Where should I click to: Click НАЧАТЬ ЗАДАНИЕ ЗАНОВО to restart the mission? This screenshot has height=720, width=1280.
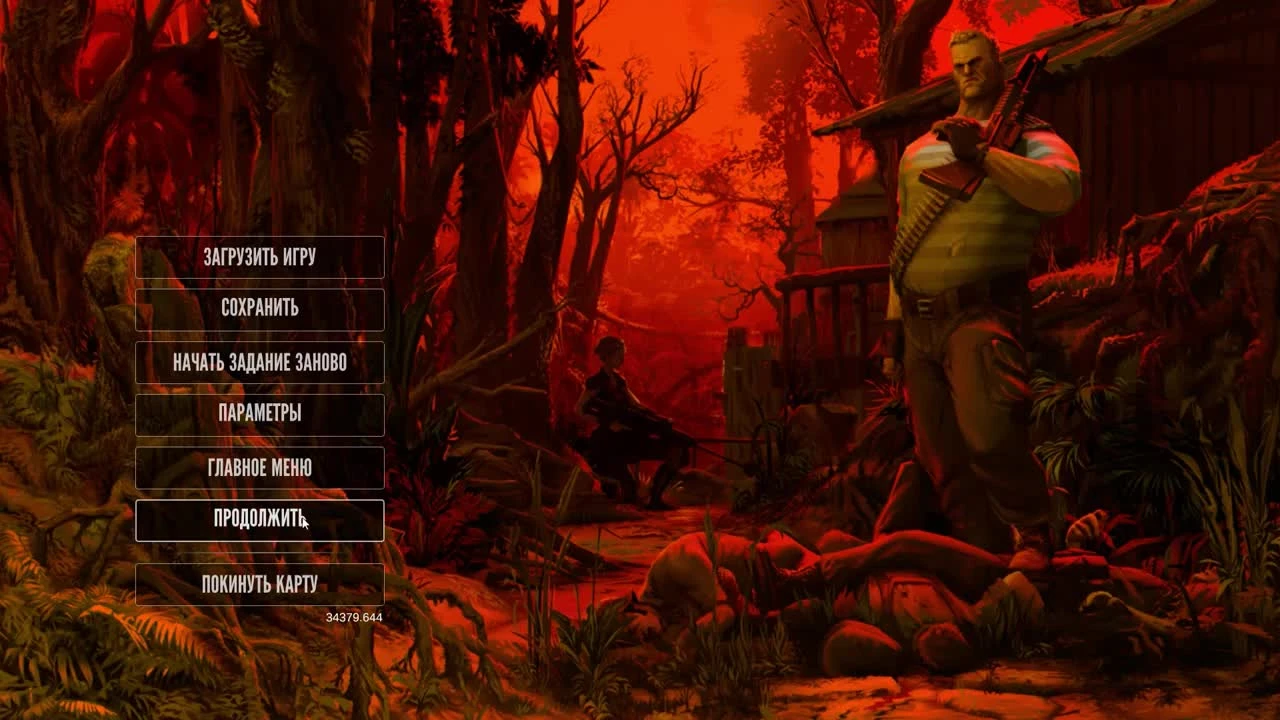coord(260,363)
